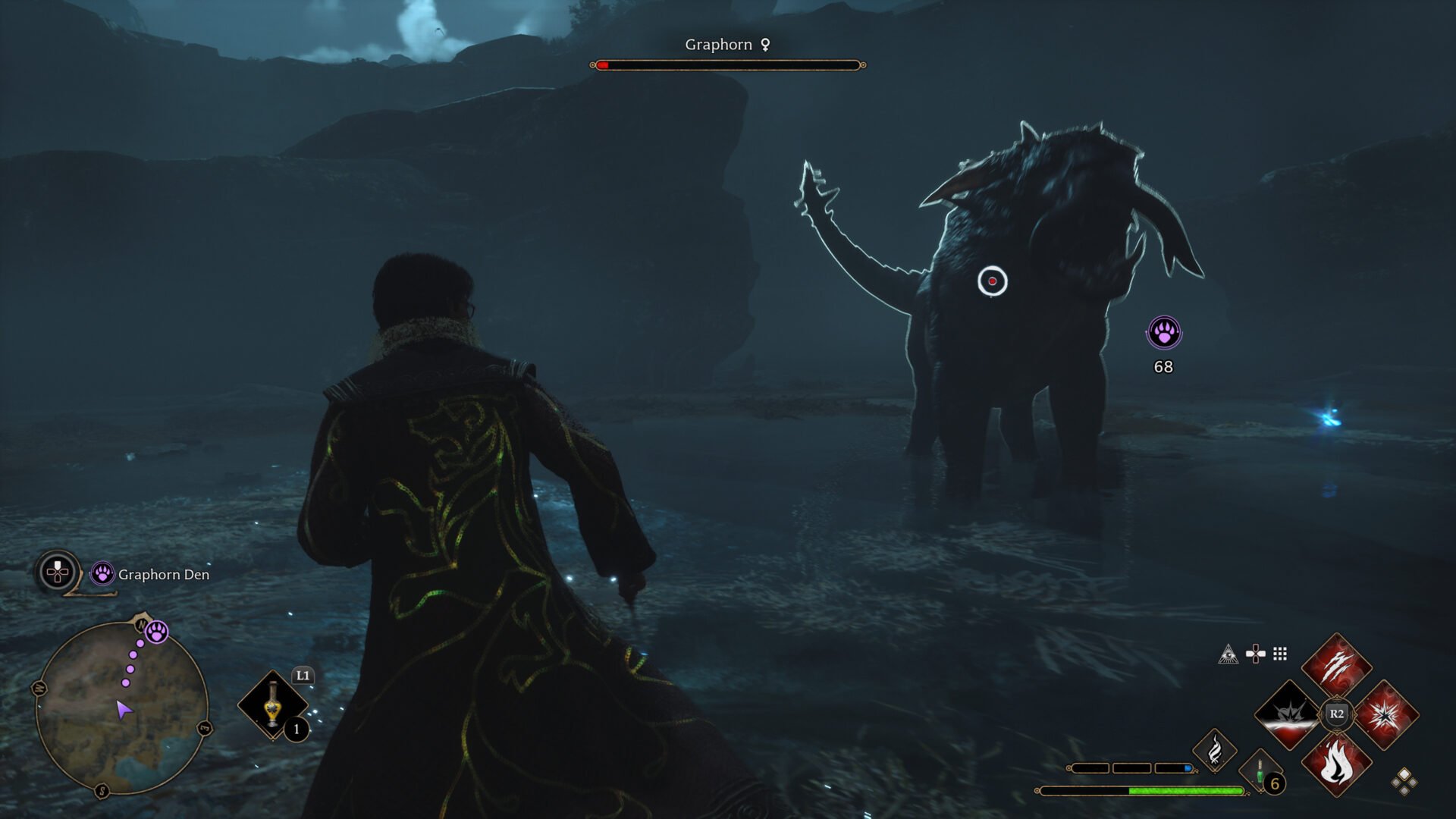Activate the ancient magic wisp icon
This screenshot has height=819, width=1456.
[1214, 751]
